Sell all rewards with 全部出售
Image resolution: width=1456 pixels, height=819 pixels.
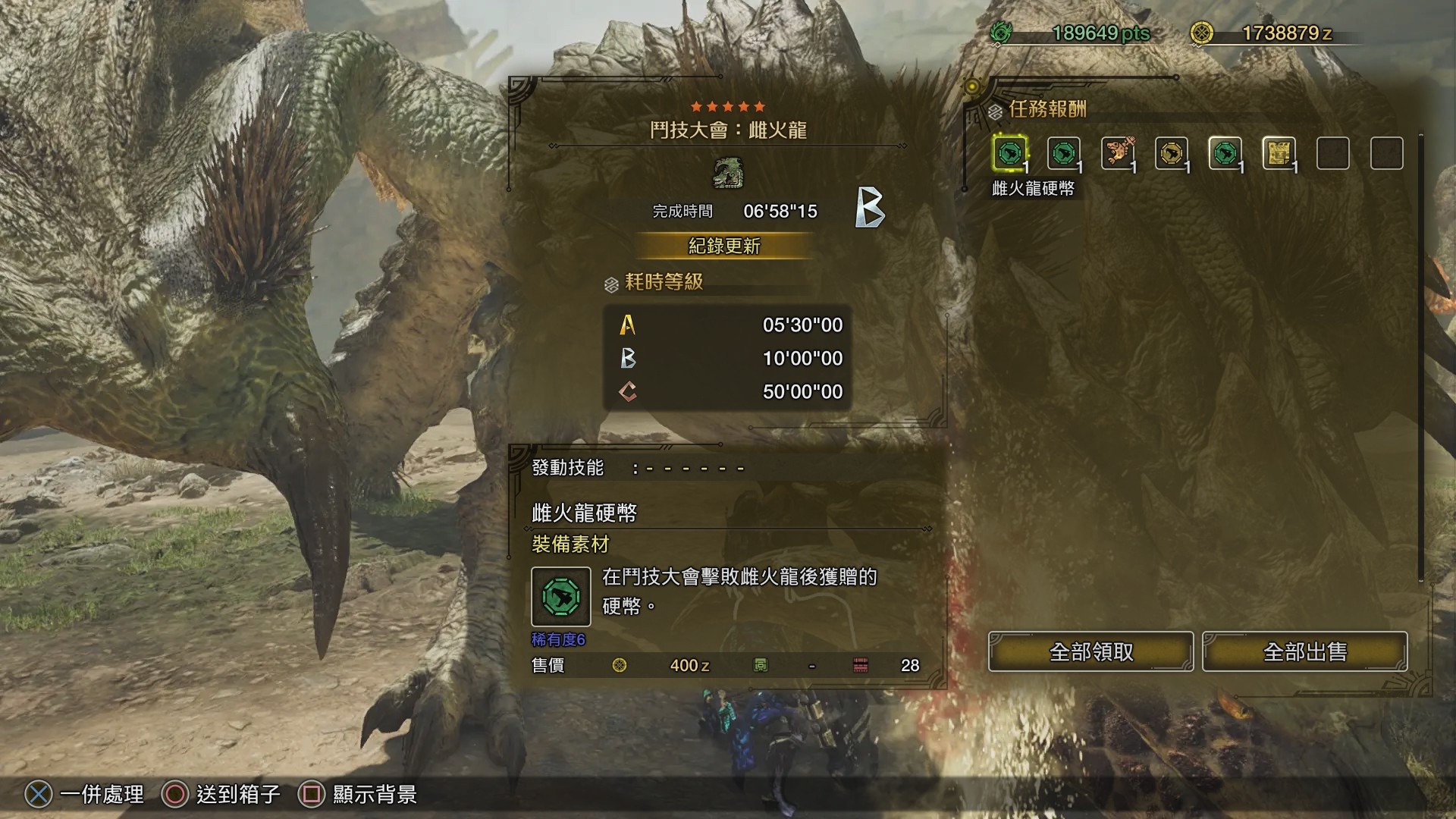1304,652
